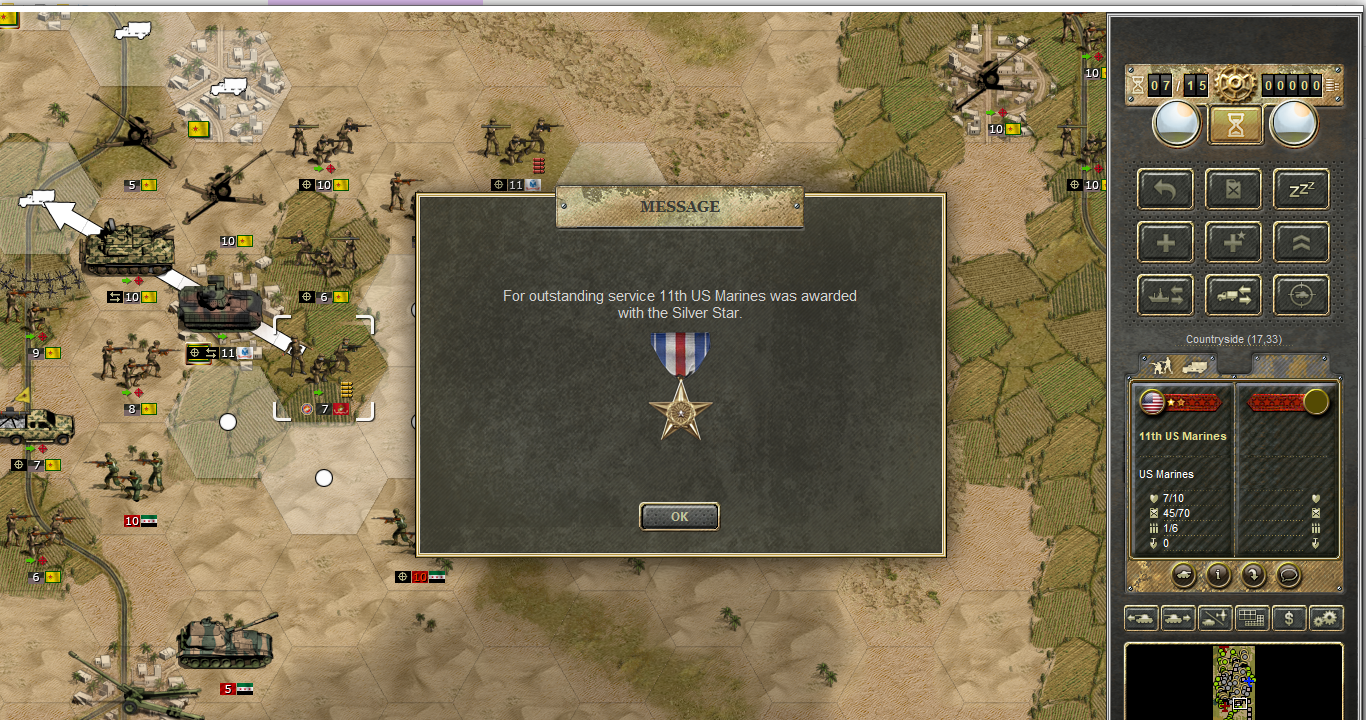Viewport: 1366px width, 720px height.
Task: Open game options with the gears button
Action: tap(1326, 618)
